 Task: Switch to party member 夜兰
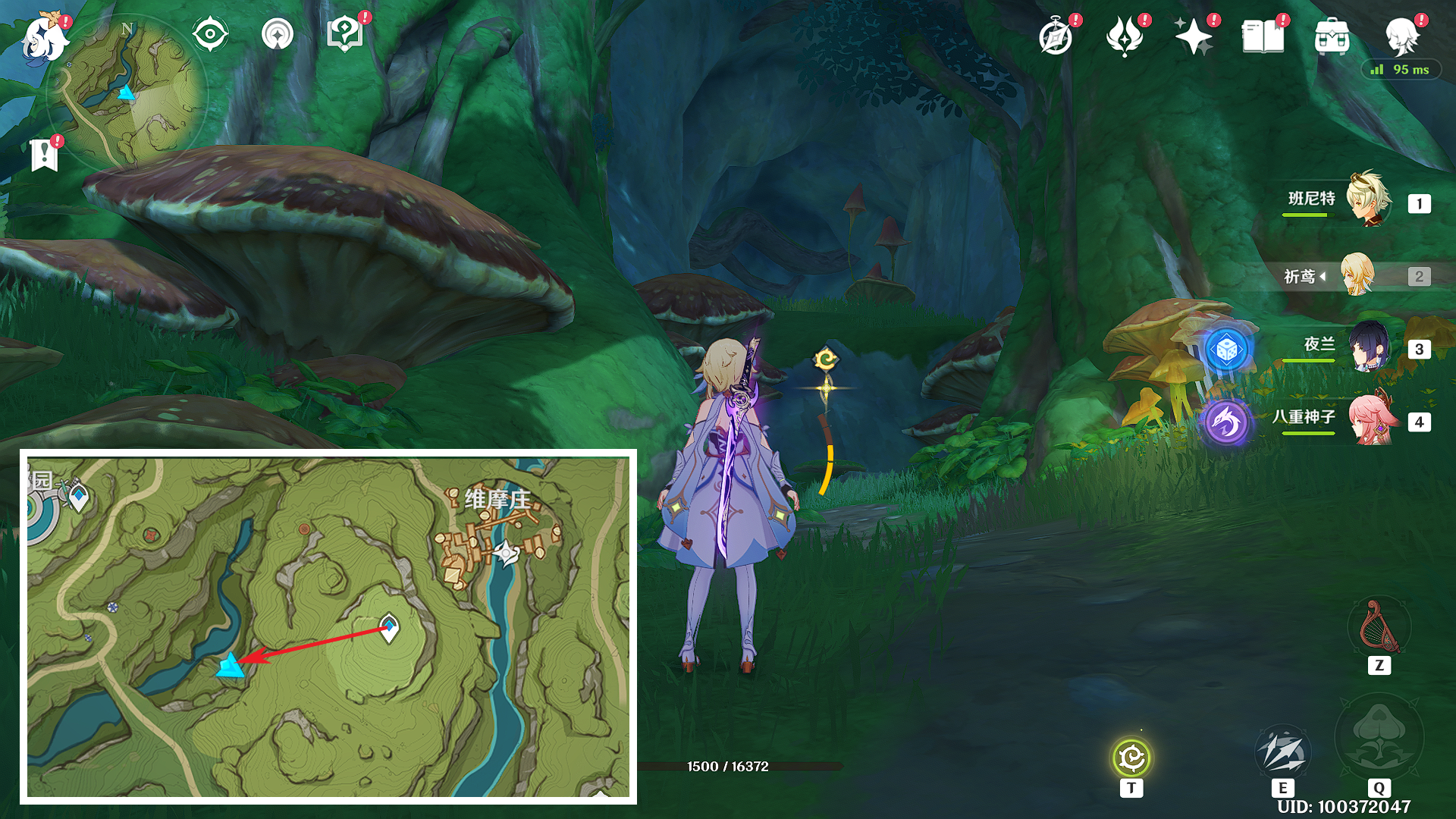(x=1368, y=347)
